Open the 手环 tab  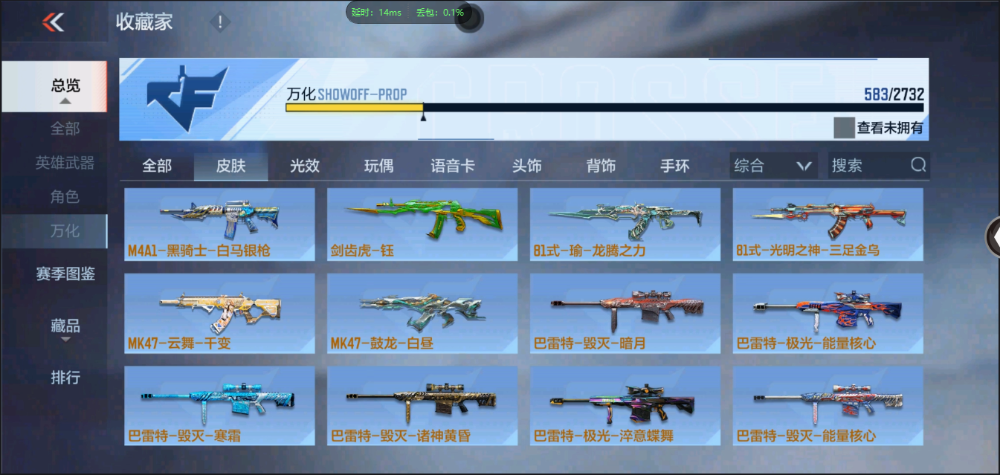click(675, 166)
